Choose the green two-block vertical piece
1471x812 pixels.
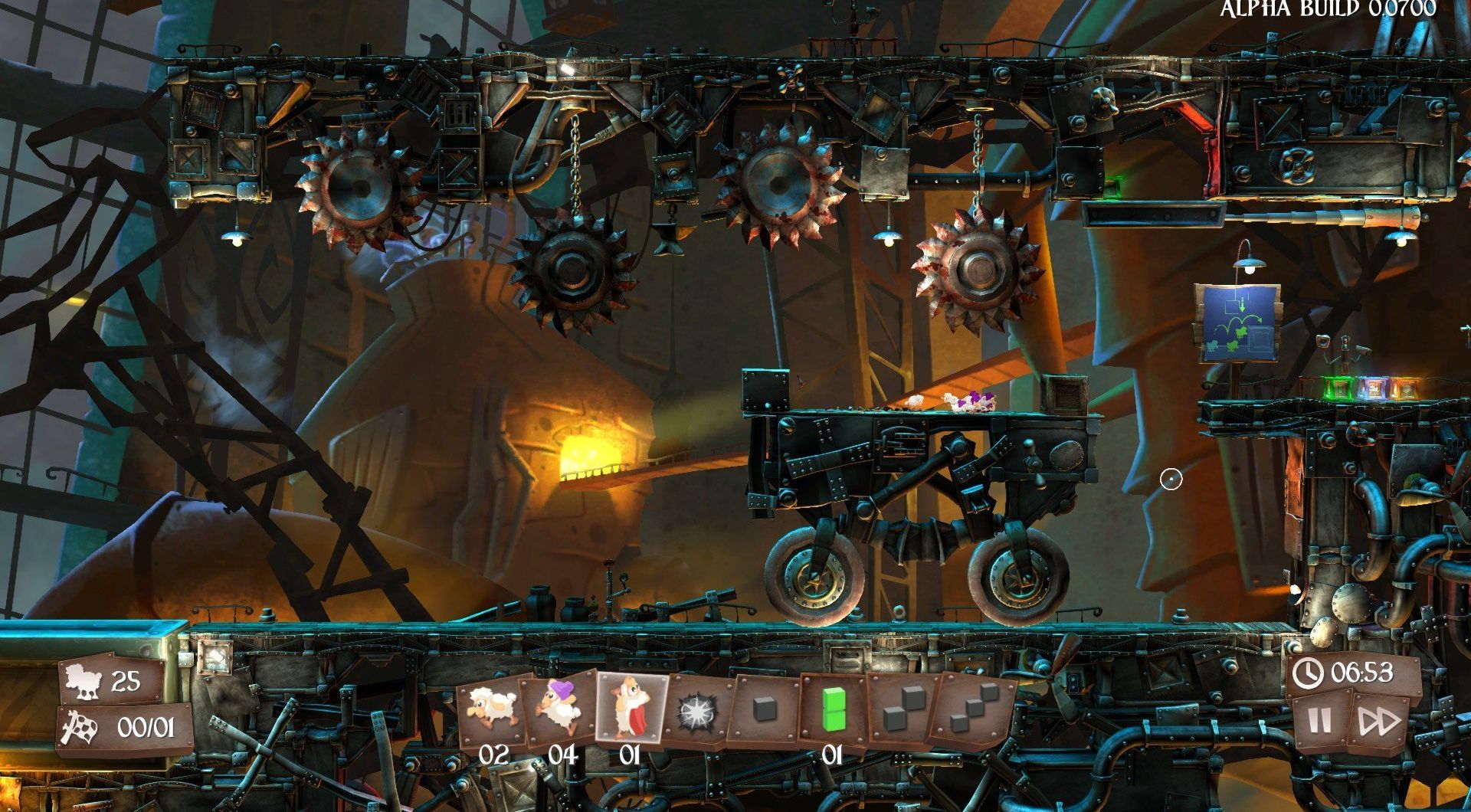pos(832,709)
